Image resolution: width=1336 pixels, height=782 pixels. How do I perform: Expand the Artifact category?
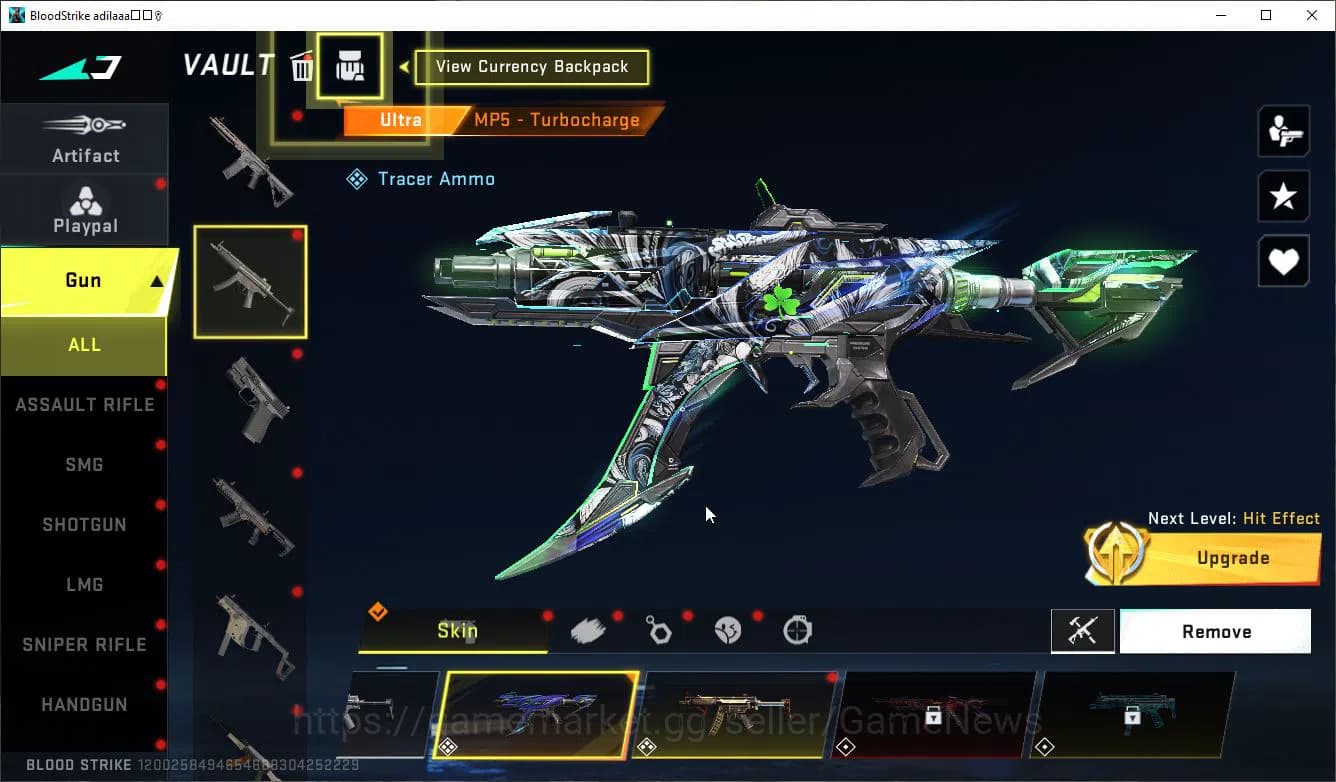tap(85, 137)
